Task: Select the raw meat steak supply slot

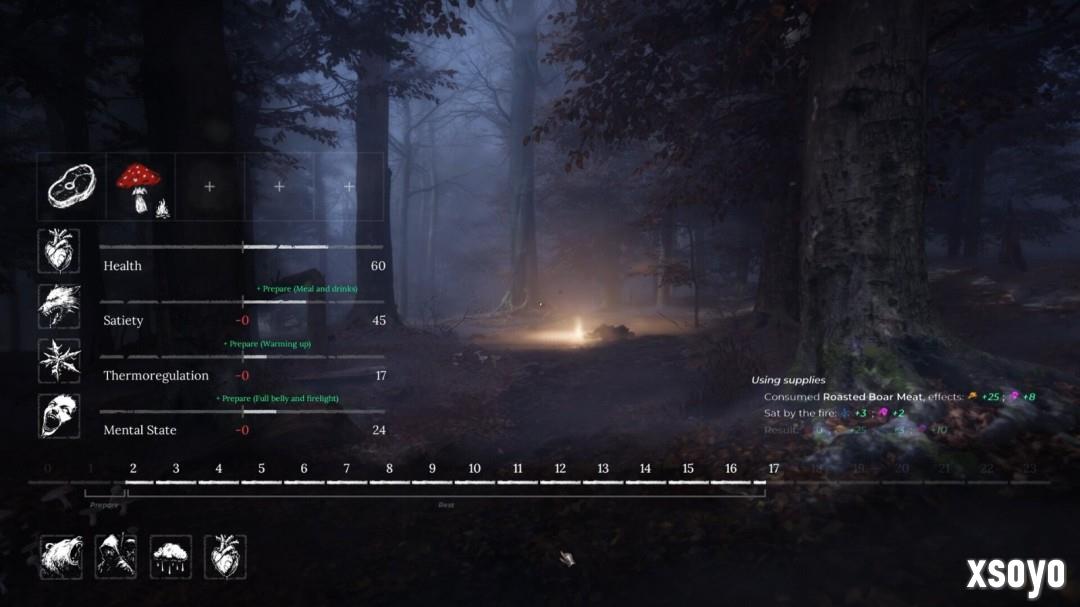Action: pyautogui.click(x=72, y=186)
